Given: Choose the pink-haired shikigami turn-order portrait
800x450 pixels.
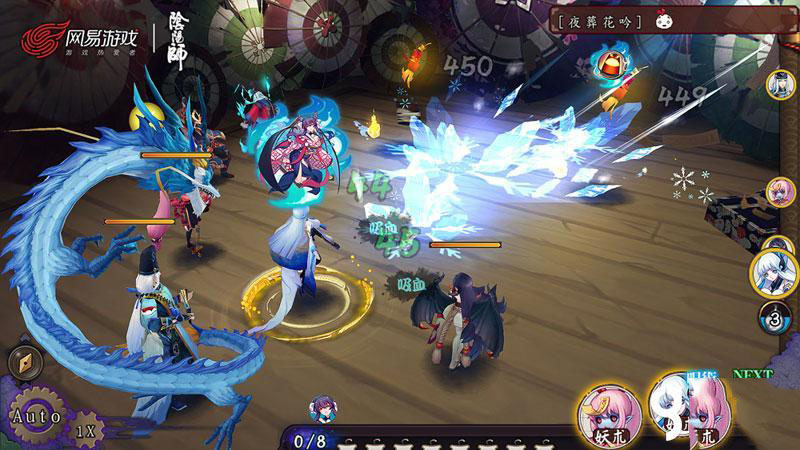Looking at the screenshot, I should tap(781, 192).
